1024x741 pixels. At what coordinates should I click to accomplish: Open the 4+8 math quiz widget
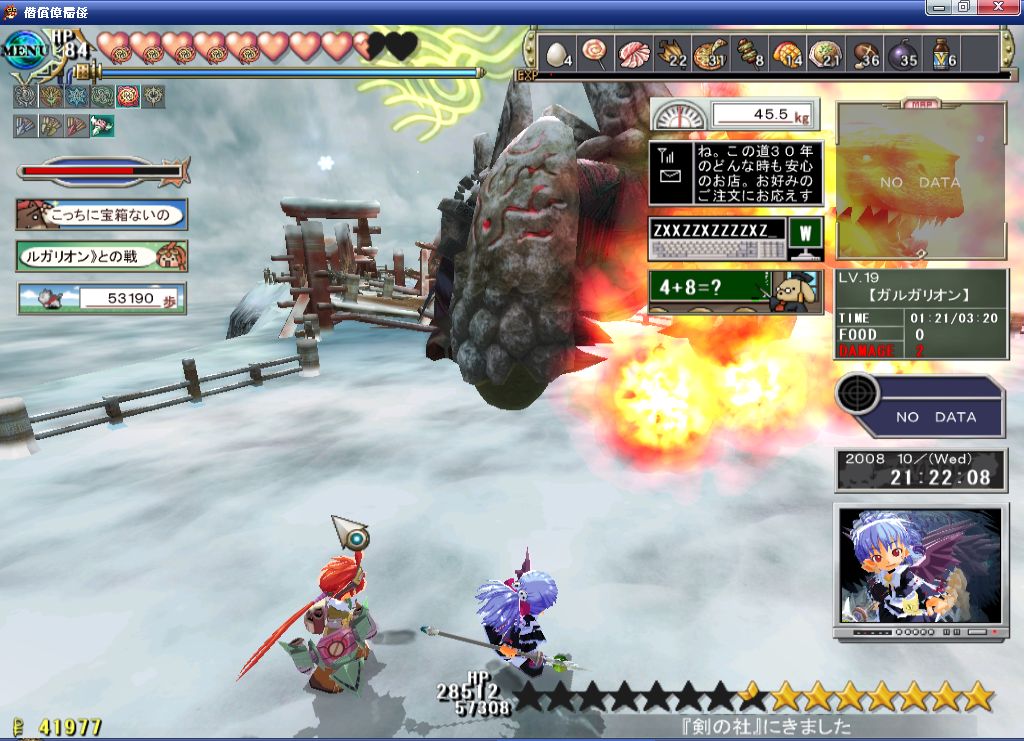pyautogui.click(x=735, y=291)
